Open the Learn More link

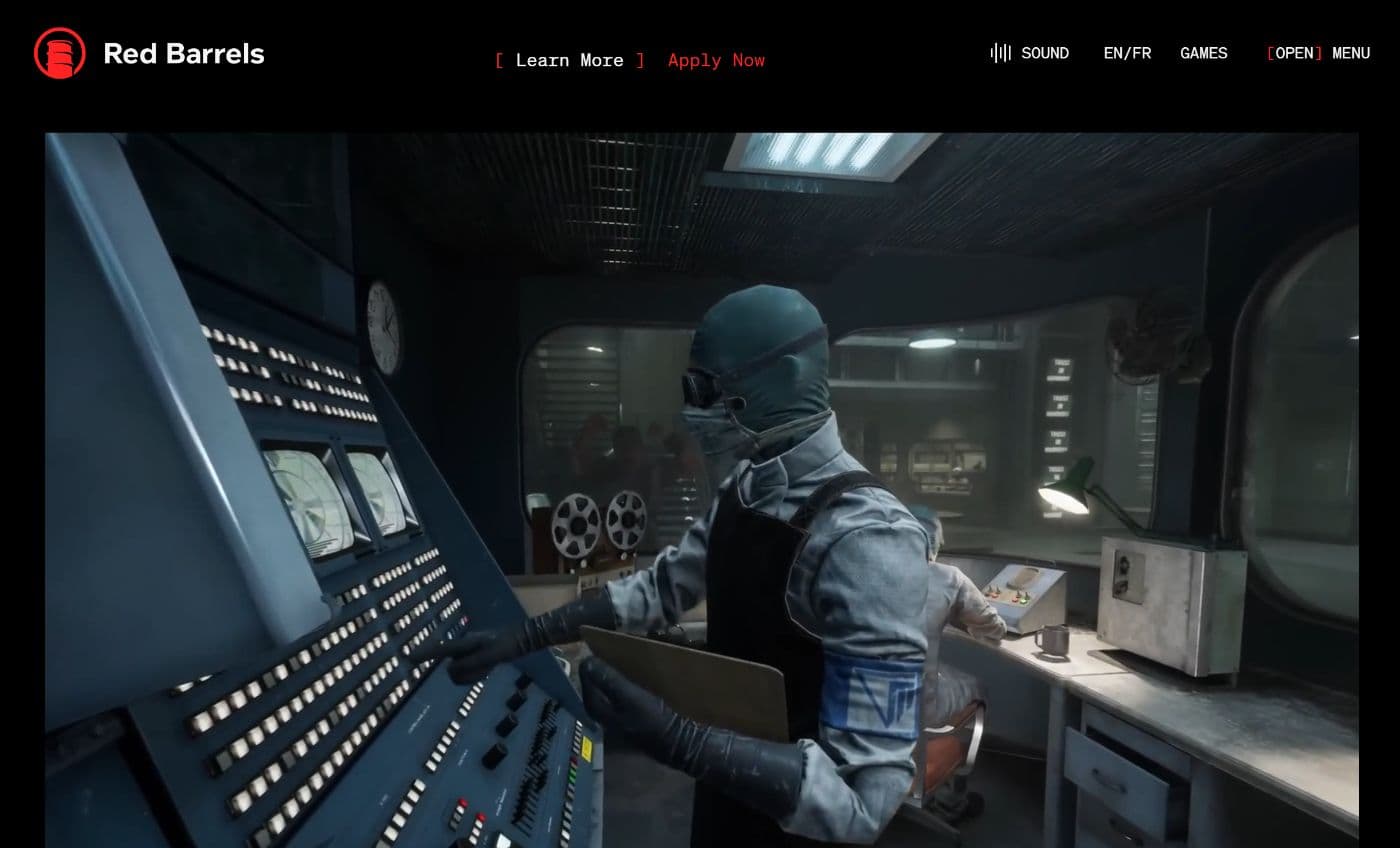pos(569,60)
